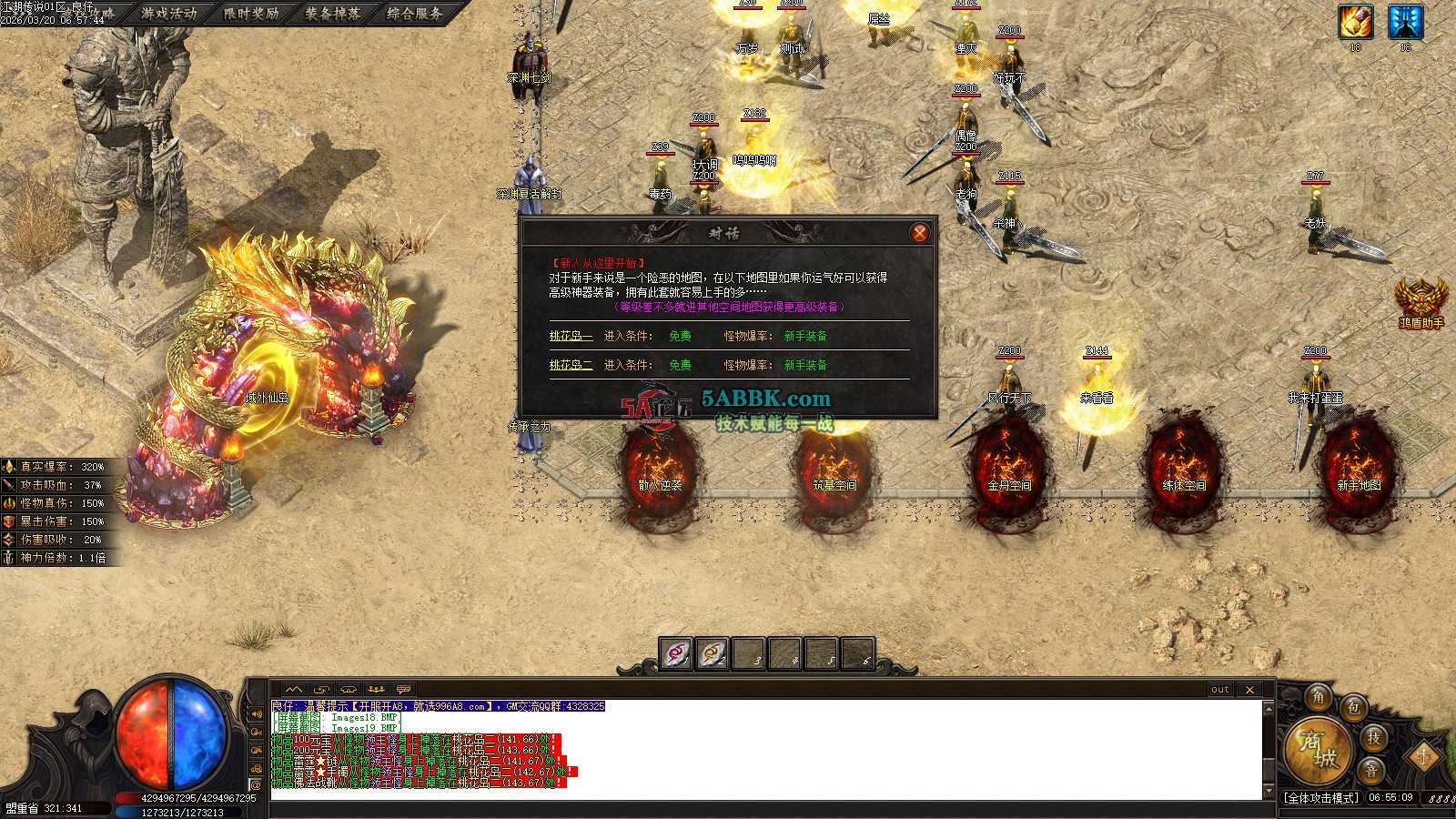1456x819 pixels.
Task: Open the bag (包) button
Action: (x=1354, y=707)
